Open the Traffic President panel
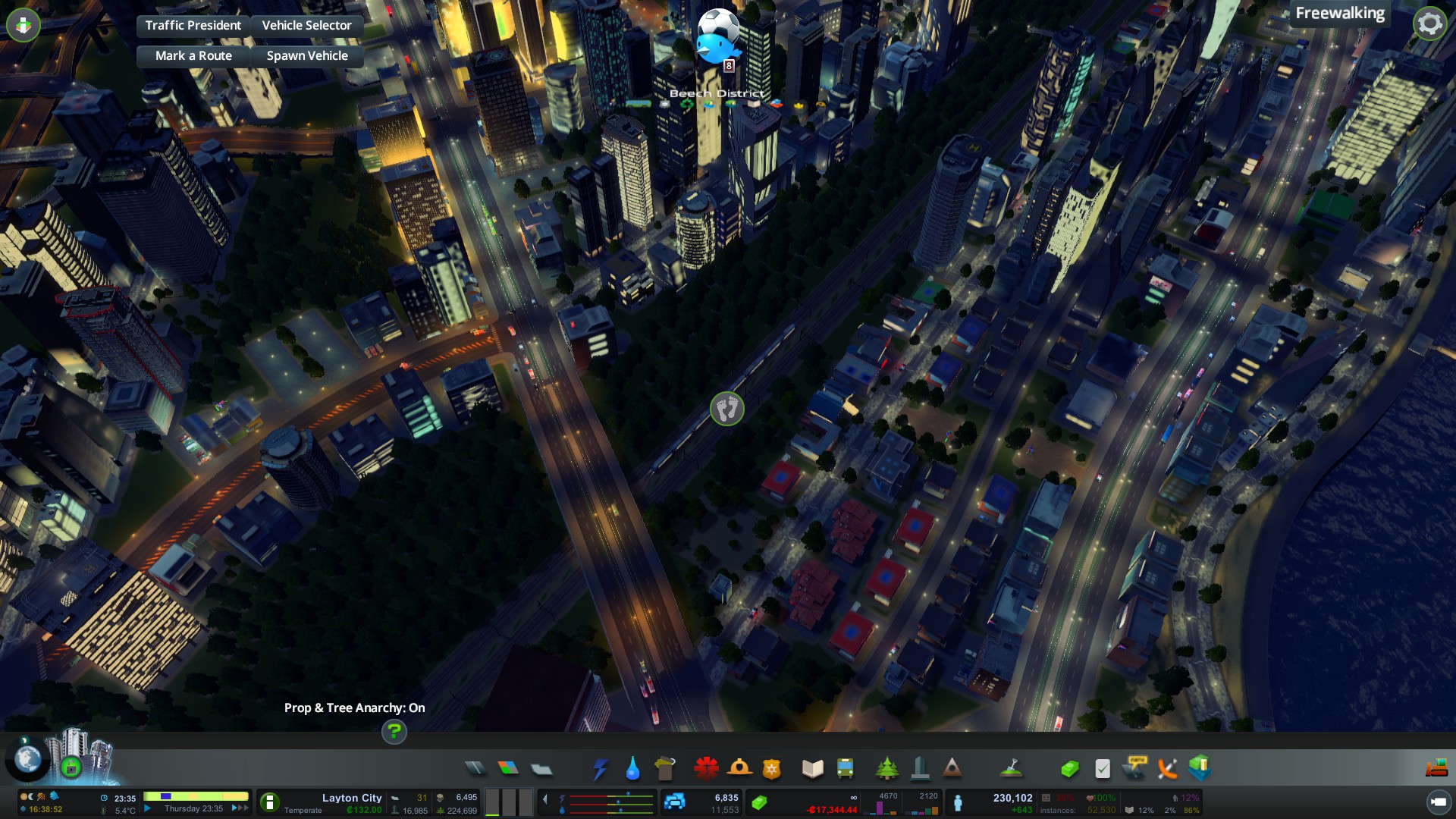Screen dimensions: 1456x819 (x=193, y=25)
